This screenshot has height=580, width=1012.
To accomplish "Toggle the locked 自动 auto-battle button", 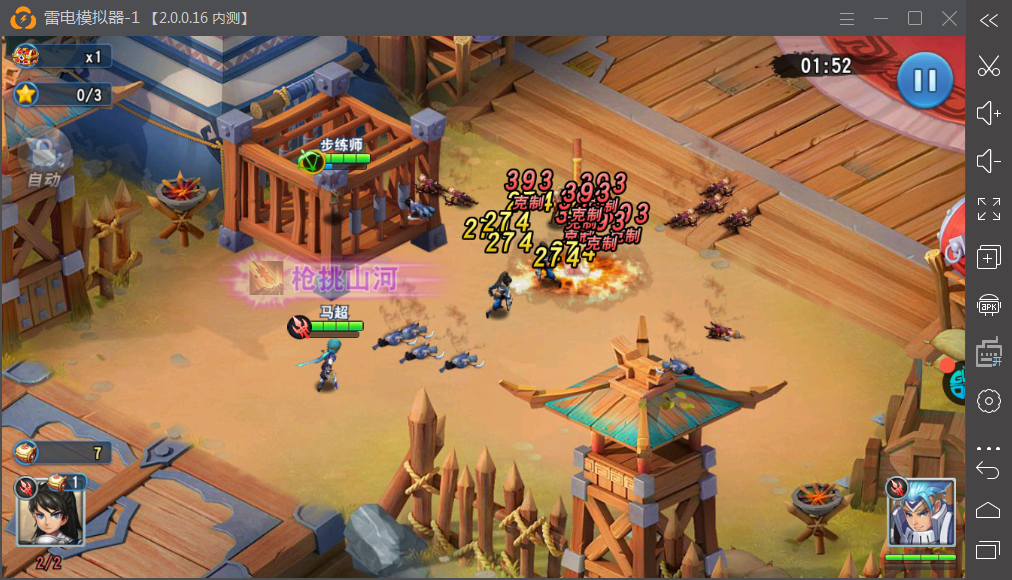I will click(43, 160).
